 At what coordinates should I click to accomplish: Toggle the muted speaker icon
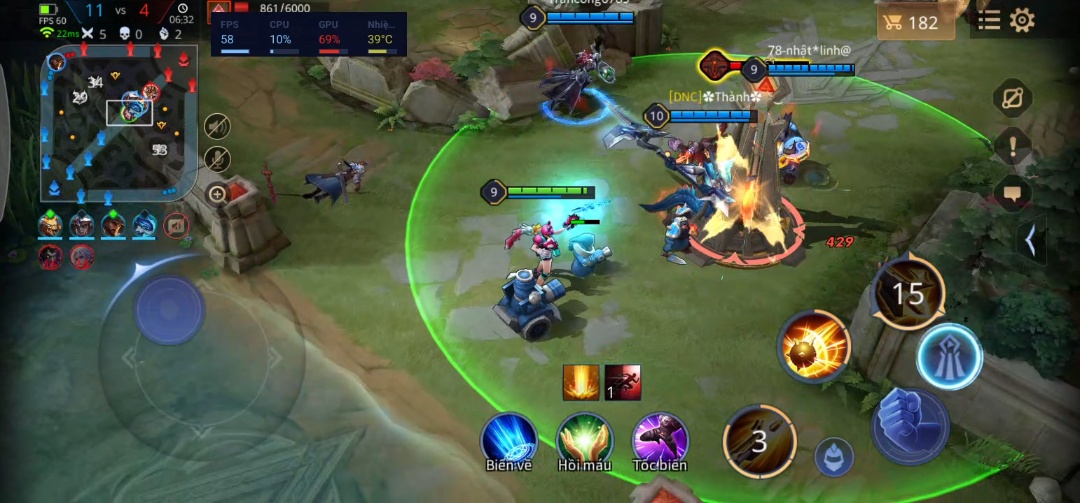click(217, 126)
